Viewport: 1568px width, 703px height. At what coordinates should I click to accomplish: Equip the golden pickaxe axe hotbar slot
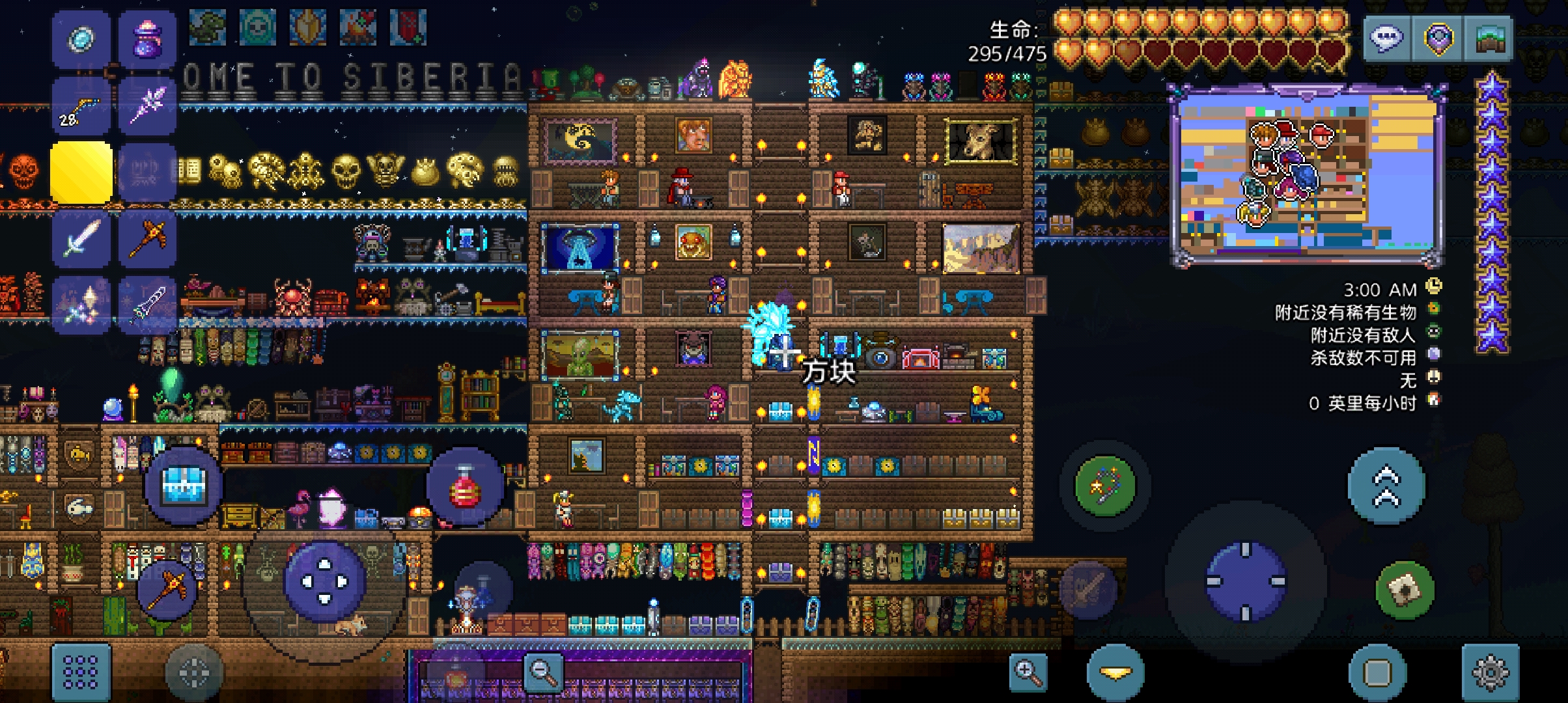(147, 238)
